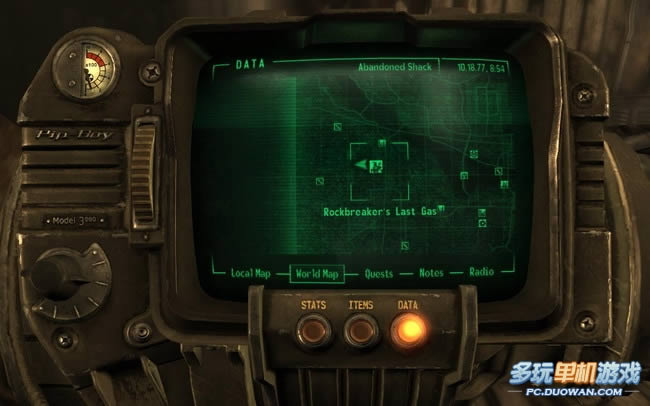Viewport: 650px width, 406px height.
Task: Select the World Map tab
Action: [x=316, y=273]
